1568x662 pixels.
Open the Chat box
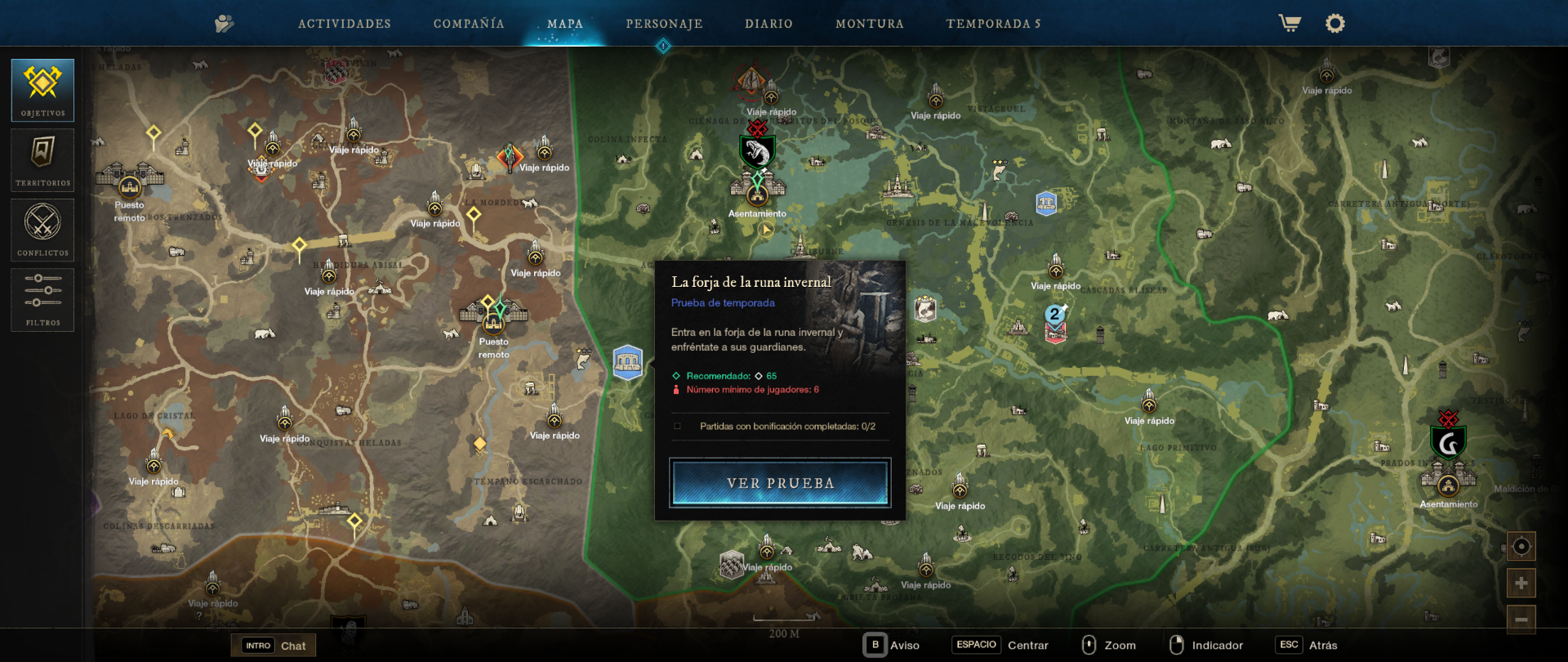pyautogui.click(x=274, y=646)
